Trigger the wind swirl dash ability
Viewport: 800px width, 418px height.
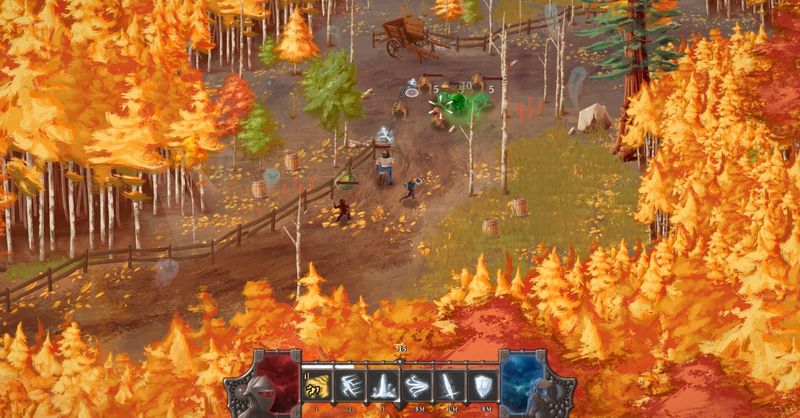point(418,386)
